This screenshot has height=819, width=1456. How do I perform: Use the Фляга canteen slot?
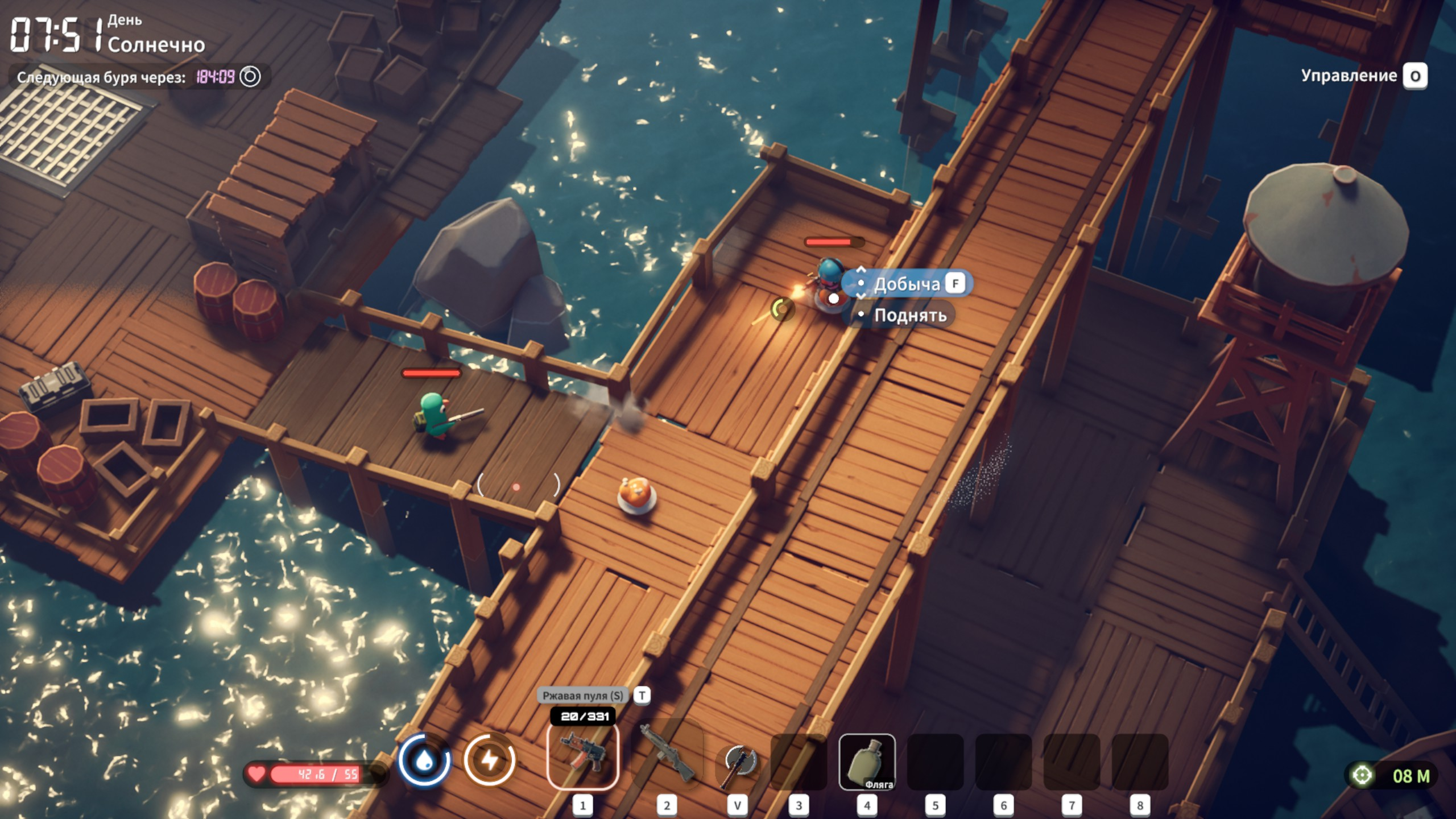pyautogui.click(x=867, y=762)
